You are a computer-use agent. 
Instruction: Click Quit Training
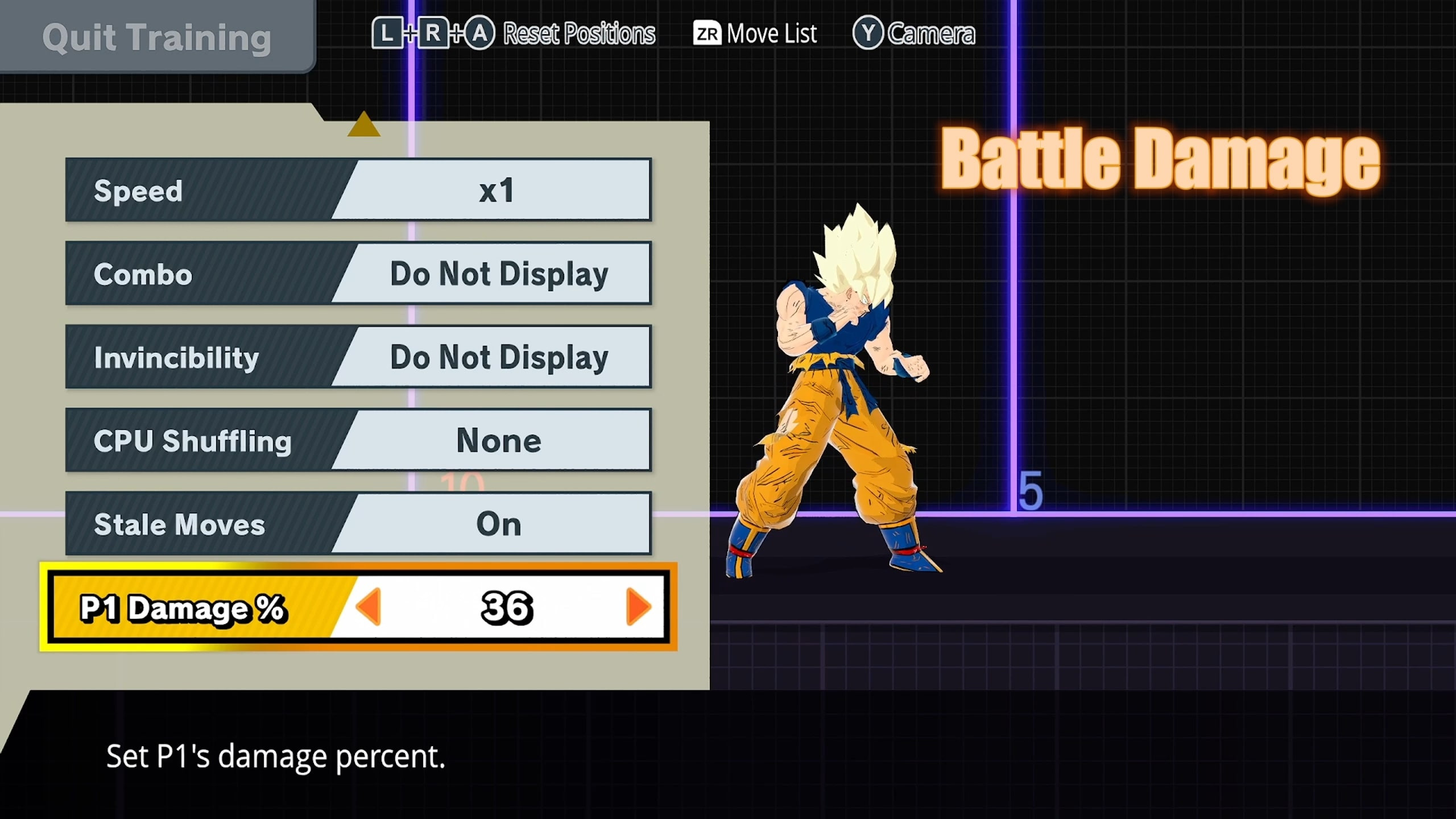click(158, 37)
